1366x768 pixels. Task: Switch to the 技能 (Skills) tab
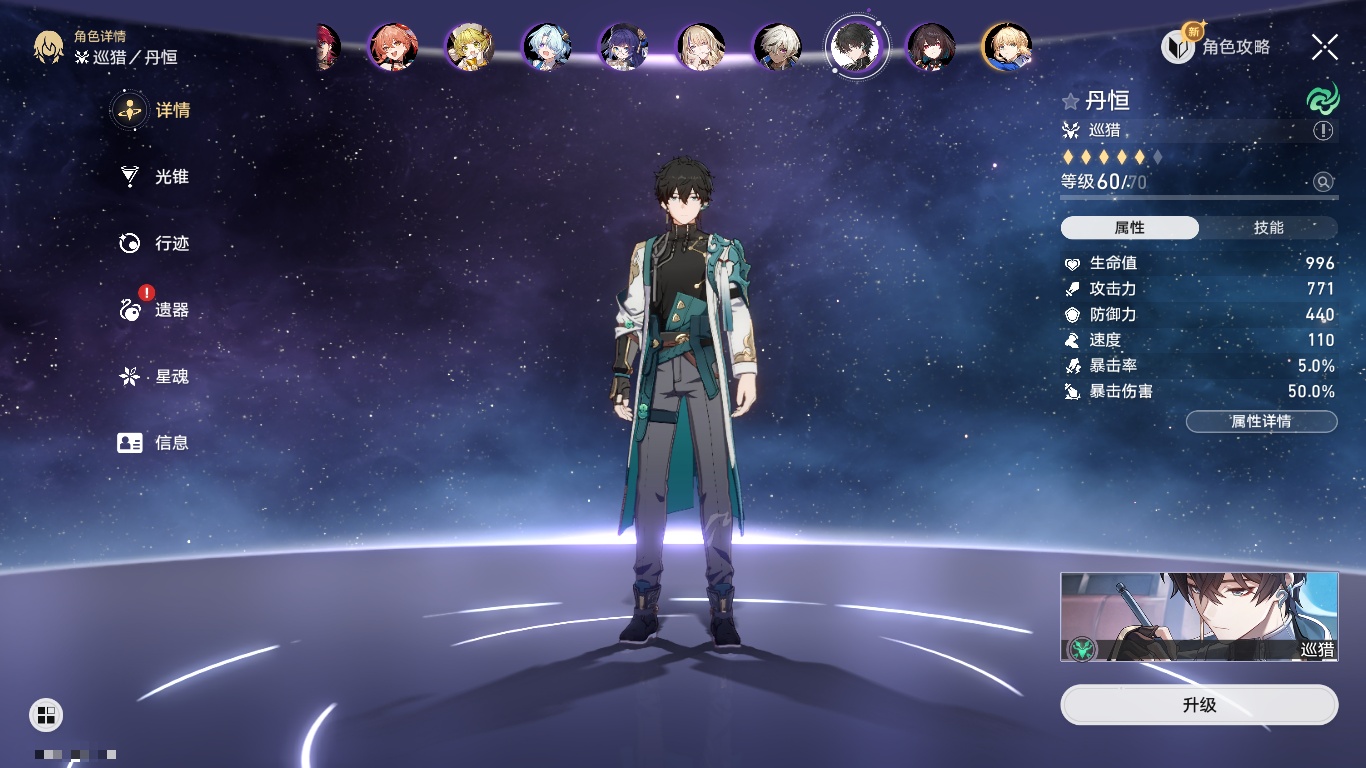click(1268, 228)
